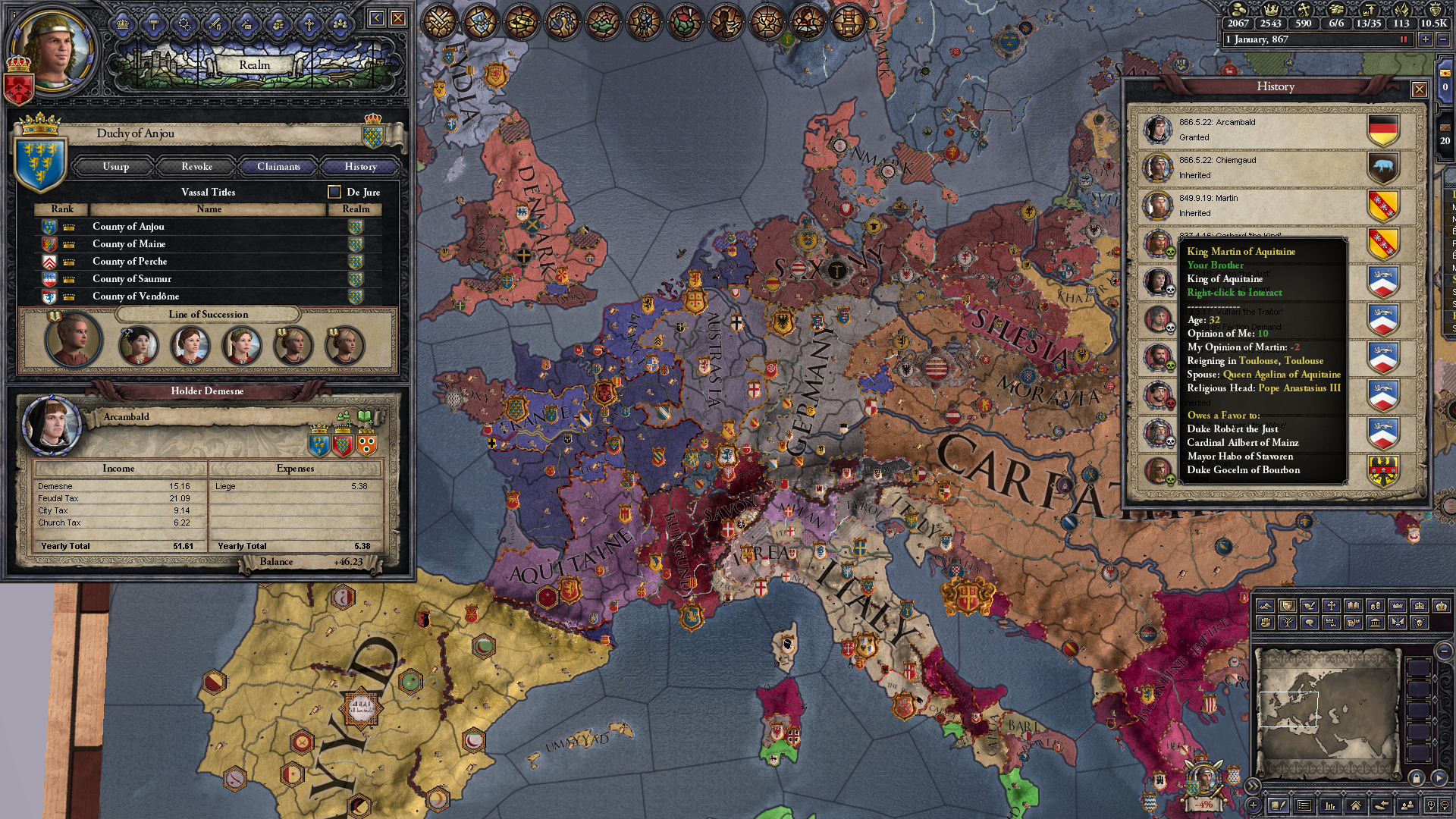This screenshot has height=819, width=1456.
Task: Toggle the realms map mode shield
Action: tap(1288, 606)
